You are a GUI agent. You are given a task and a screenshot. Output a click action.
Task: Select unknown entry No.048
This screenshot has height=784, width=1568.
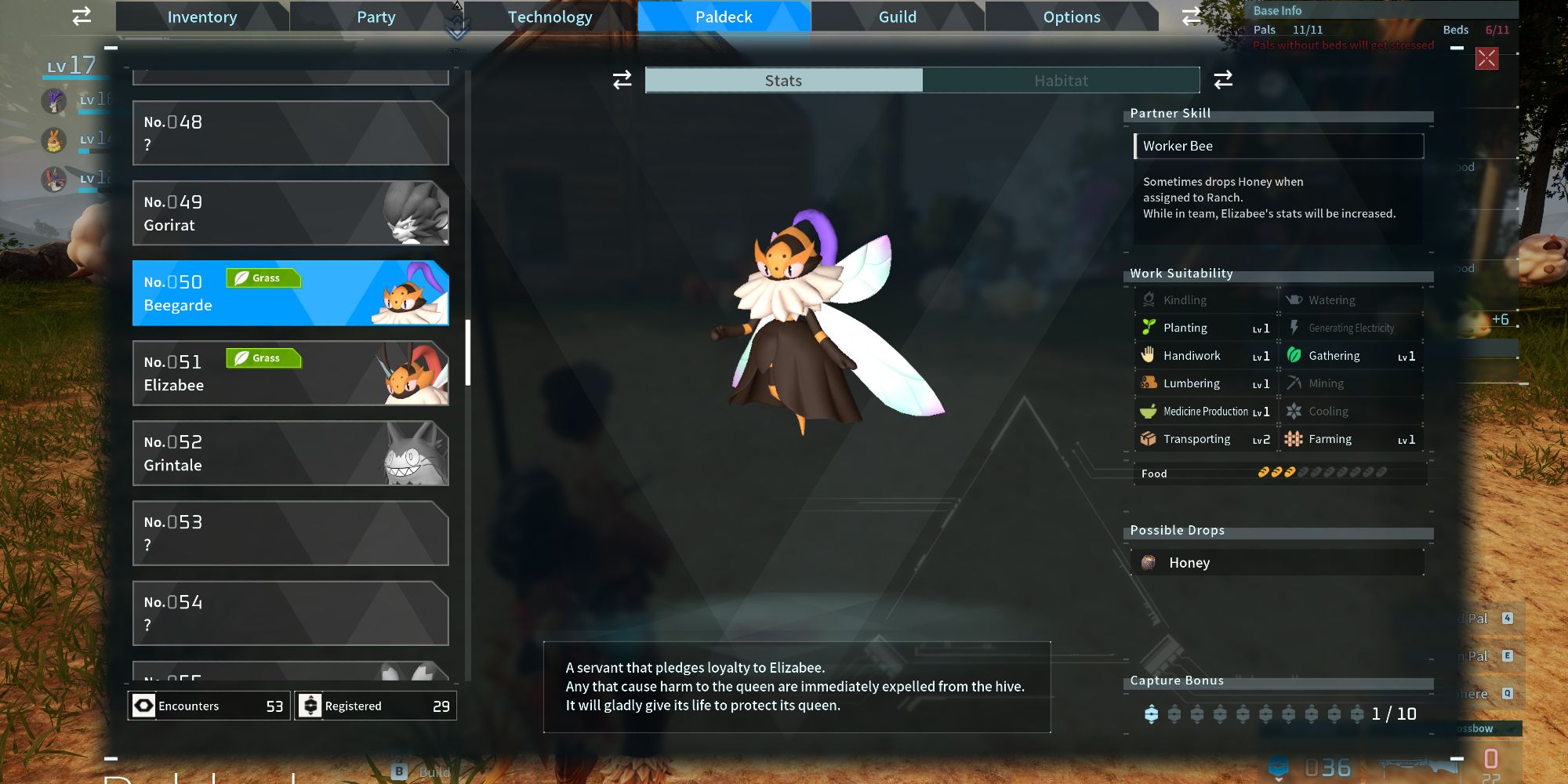pyautogui.click(x=290, y=133)
